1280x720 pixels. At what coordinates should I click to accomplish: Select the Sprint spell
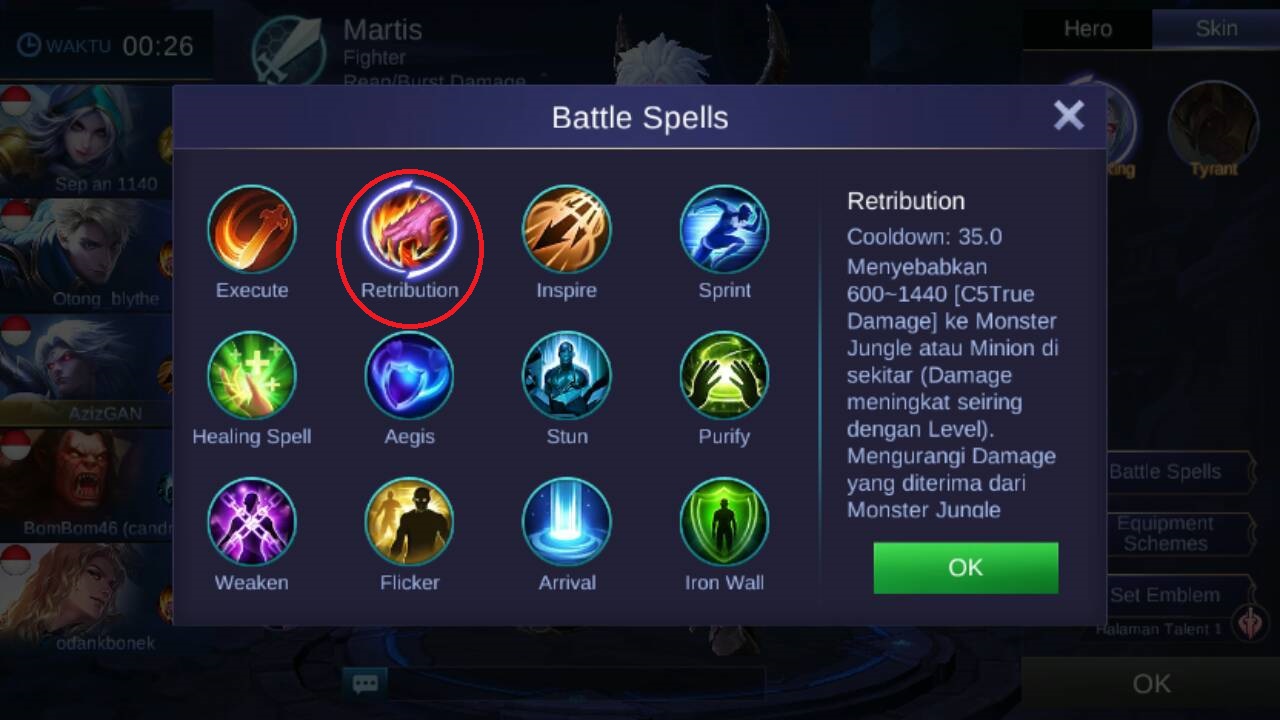click(724, 229)
